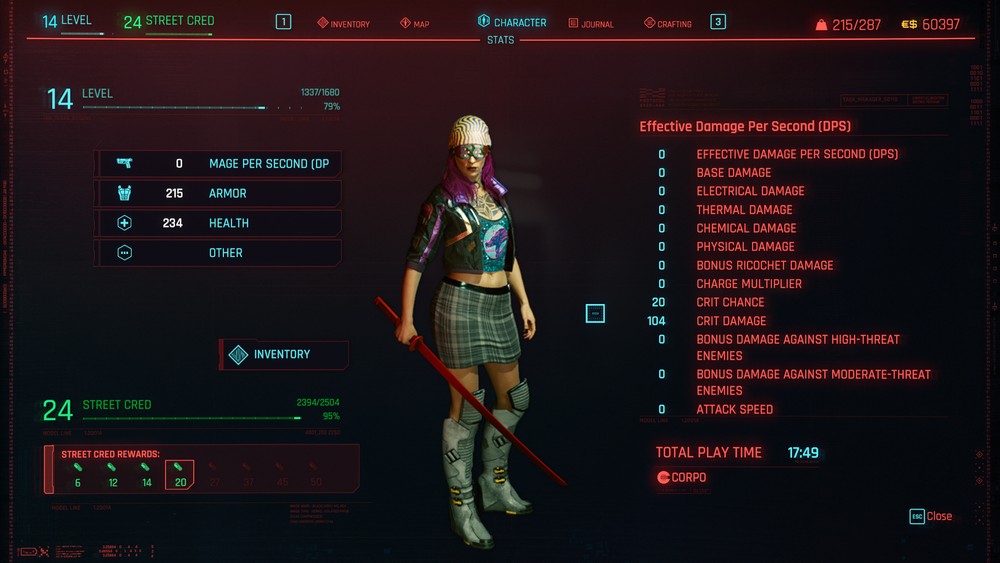Show the damage per second stat row
The height and width of the screenshot is (563, 1000).
click(x=218, y=164)
